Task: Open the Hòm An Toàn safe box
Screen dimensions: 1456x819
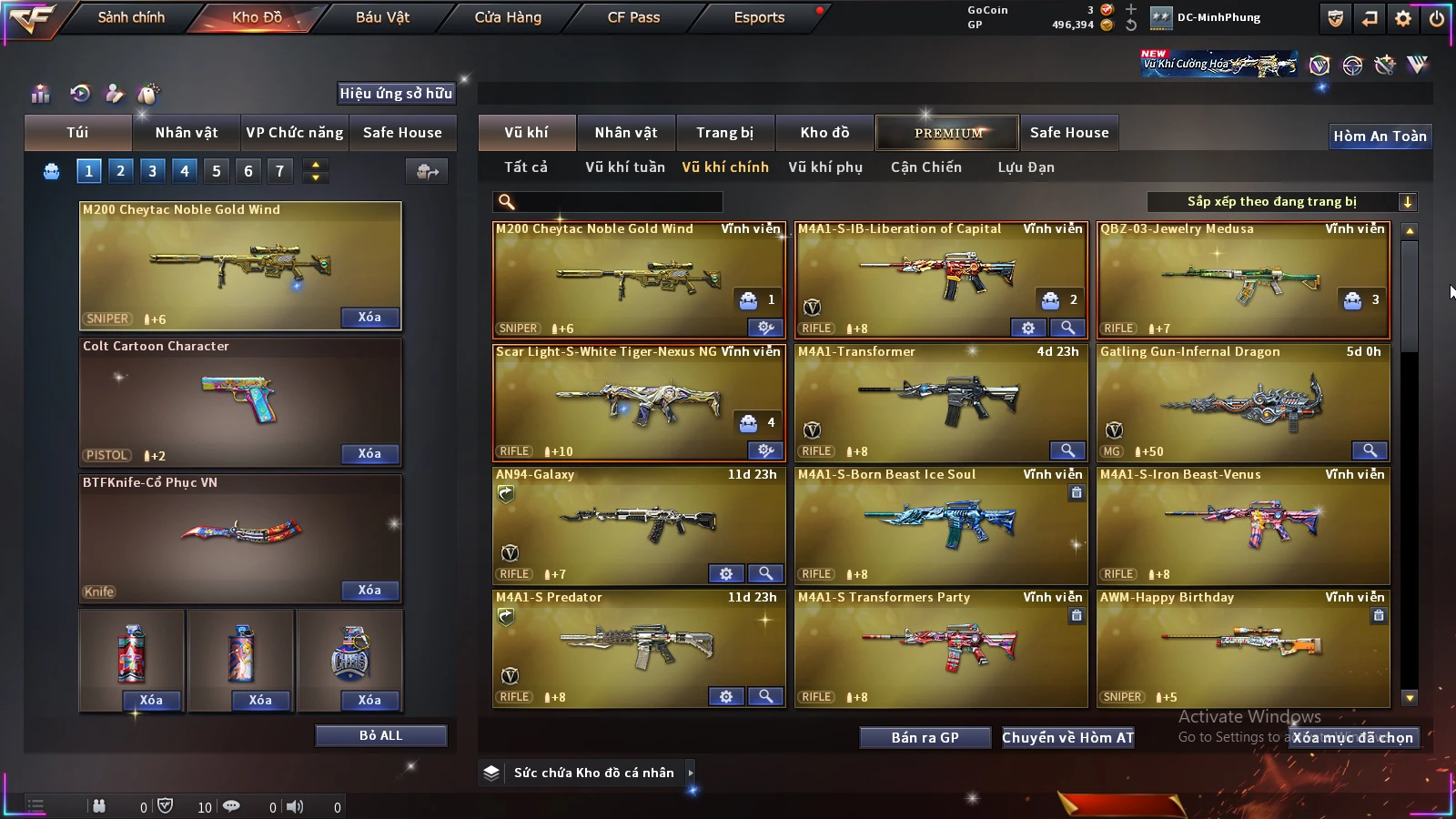Action: (1380, 136)
